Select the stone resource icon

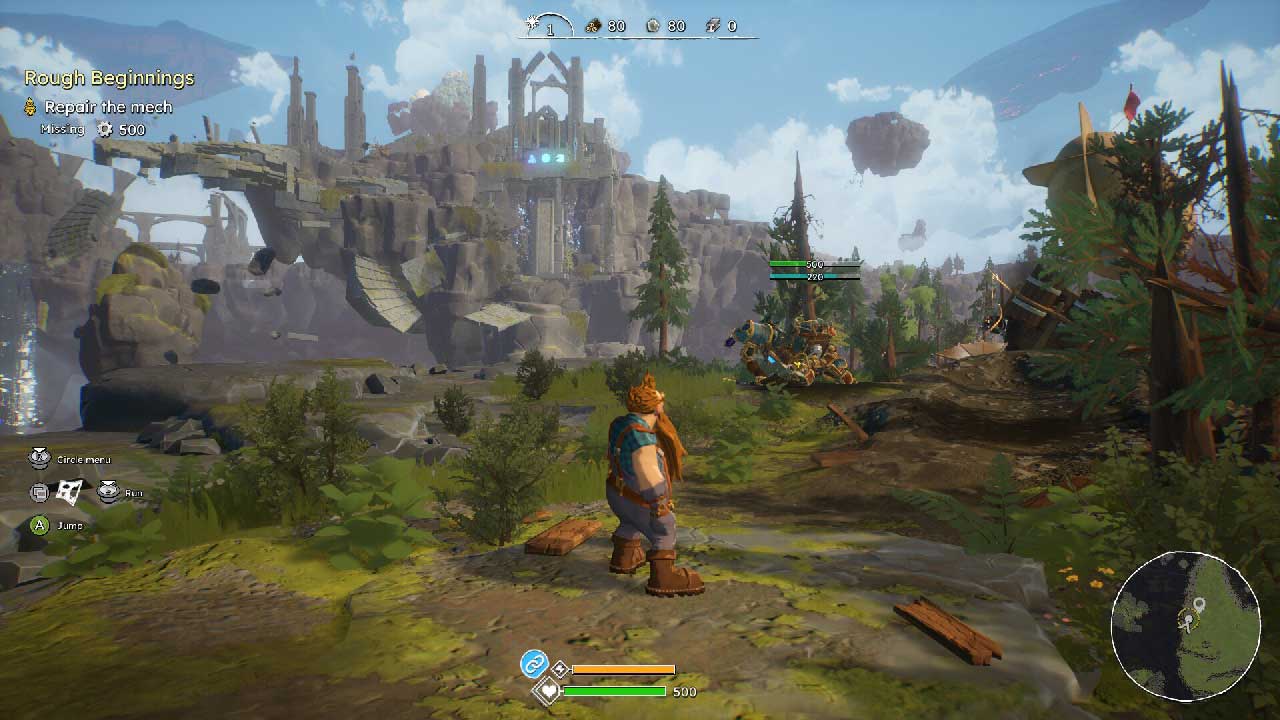coord(653,26)
